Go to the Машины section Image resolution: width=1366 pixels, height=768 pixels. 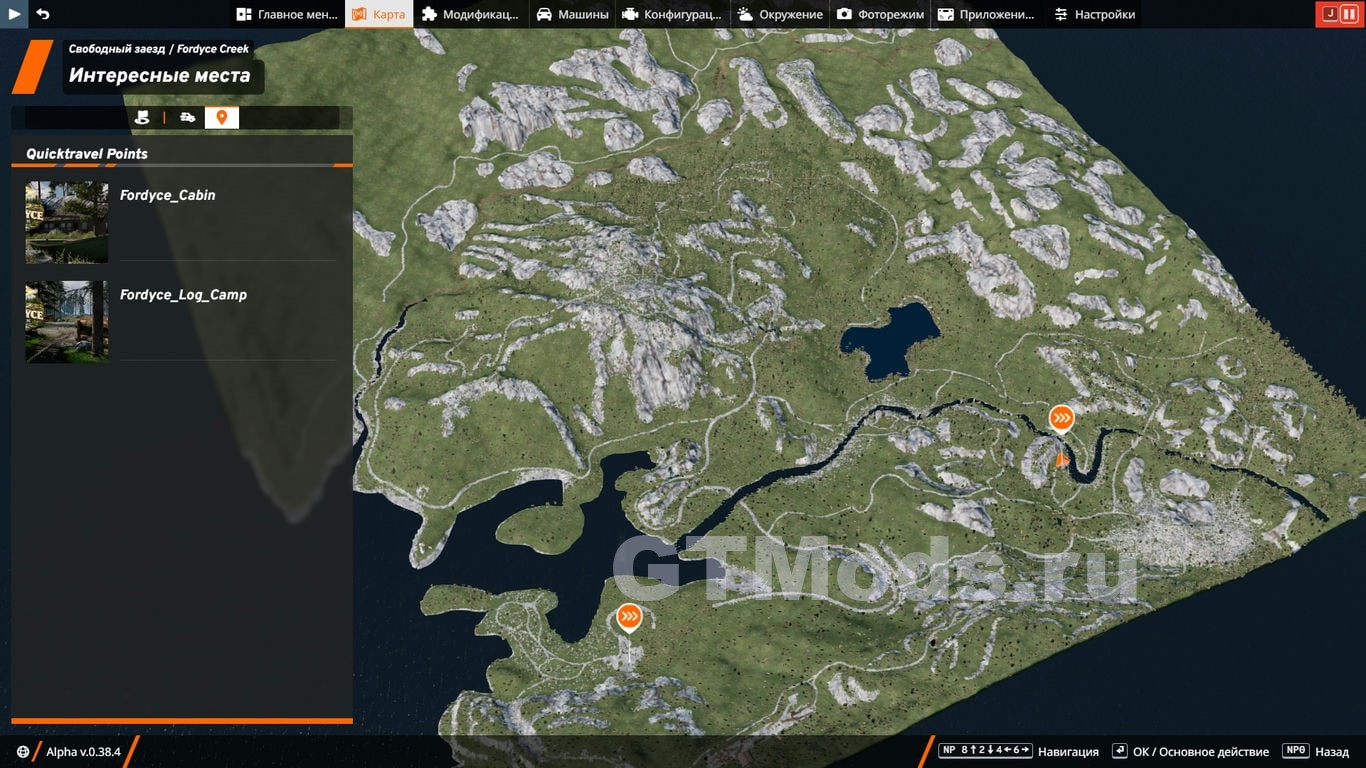(572, 14)
